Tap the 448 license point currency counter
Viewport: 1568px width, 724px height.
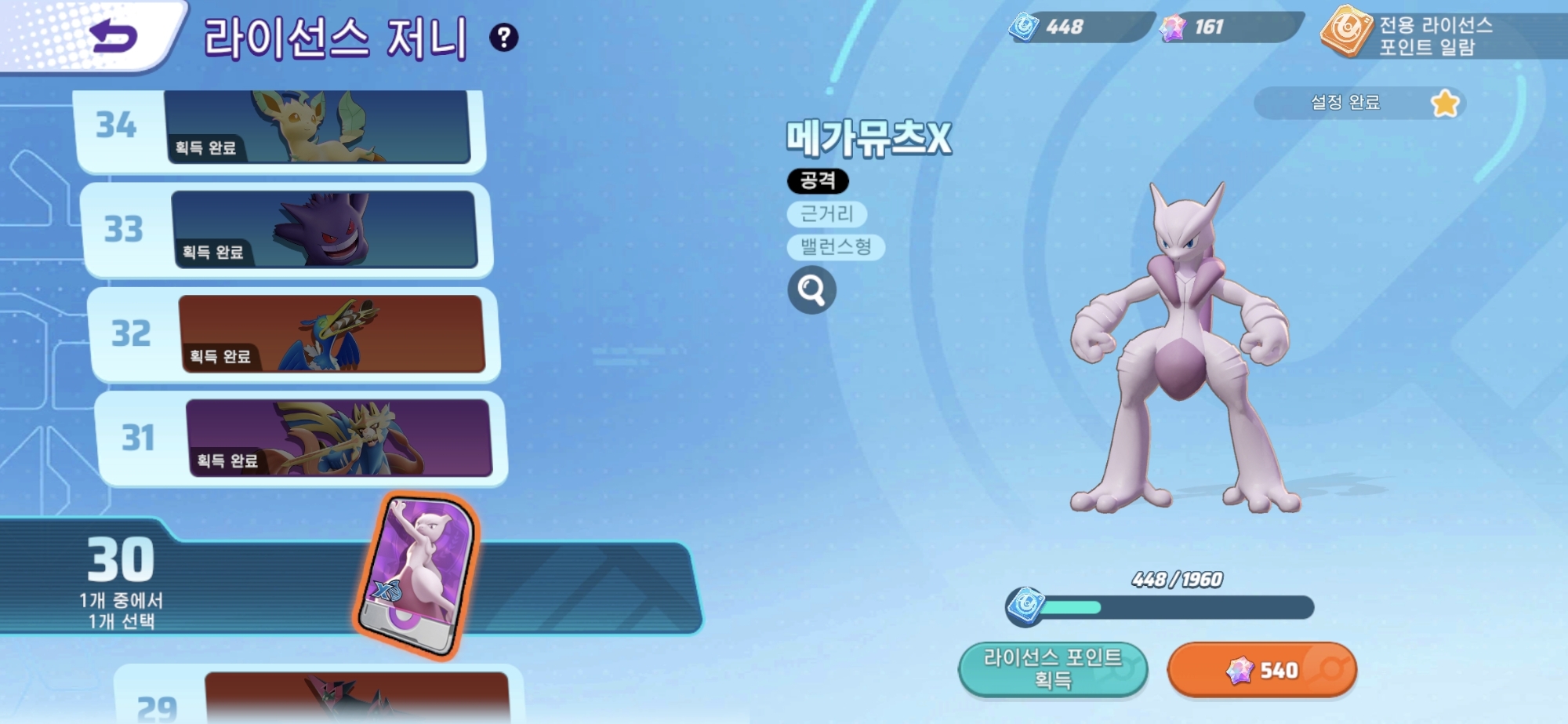pyautogui.click(x=1080, y=27)
